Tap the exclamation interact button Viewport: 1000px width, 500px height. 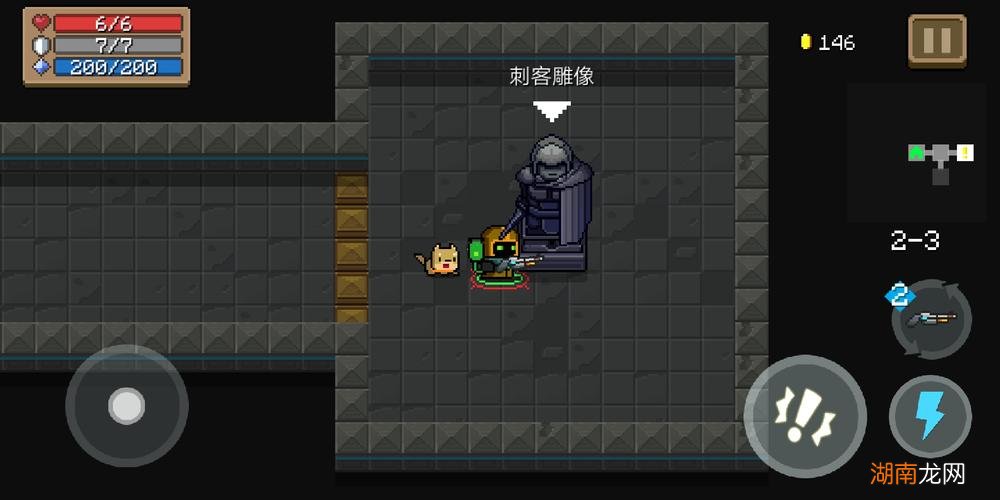[805, 415]
